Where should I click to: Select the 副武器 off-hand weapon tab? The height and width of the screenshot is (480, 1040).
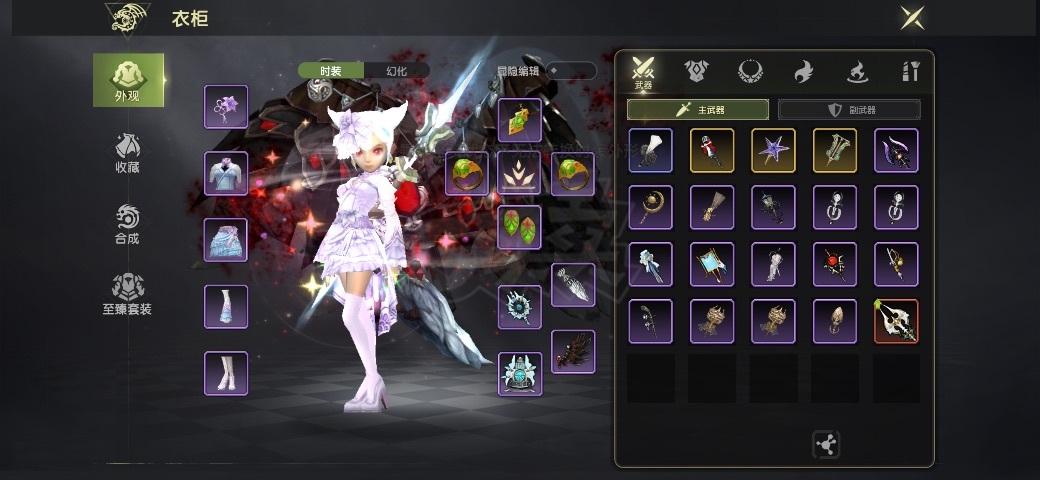849,110
